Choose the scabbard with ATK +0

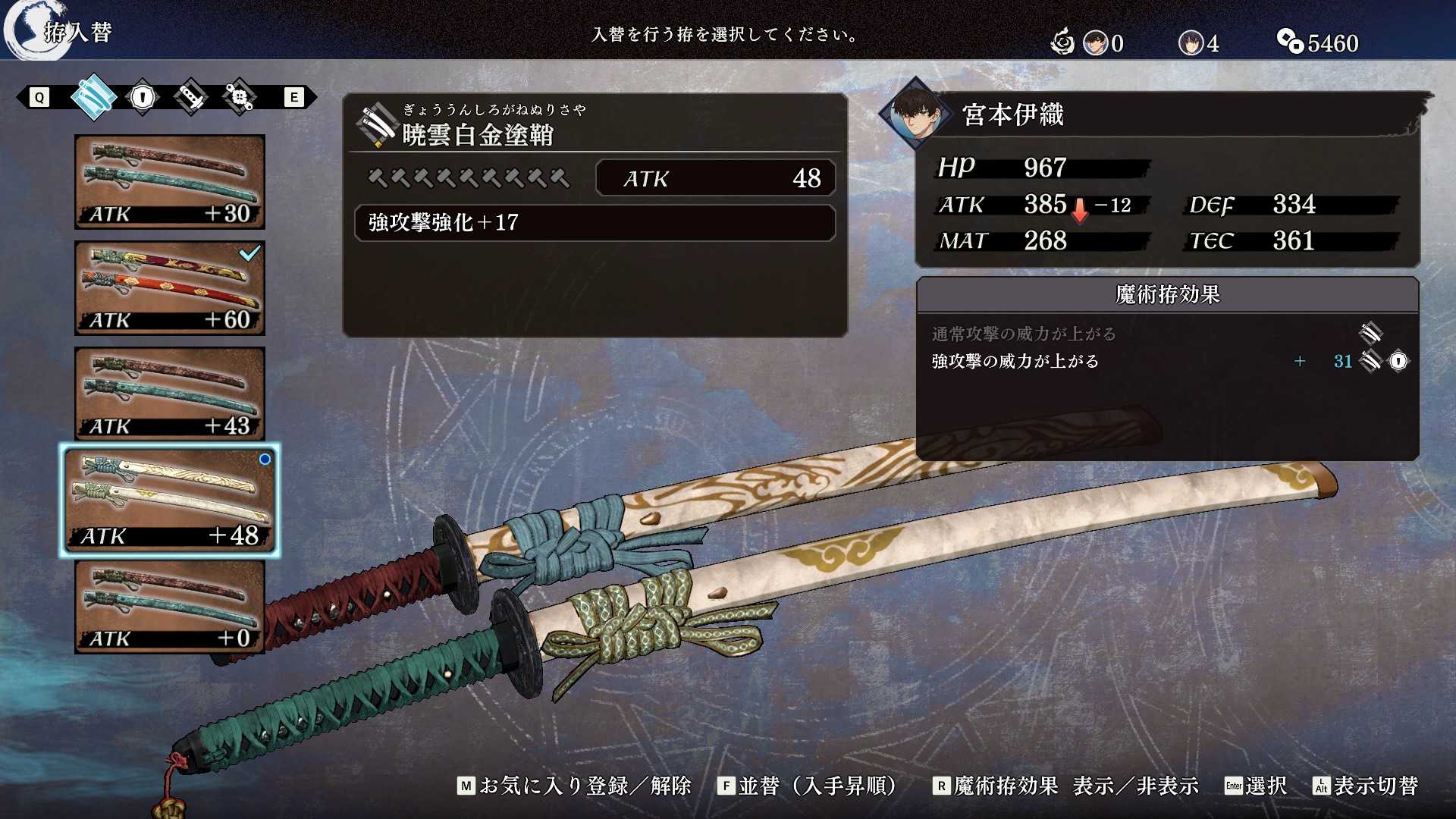coord(170,607)
